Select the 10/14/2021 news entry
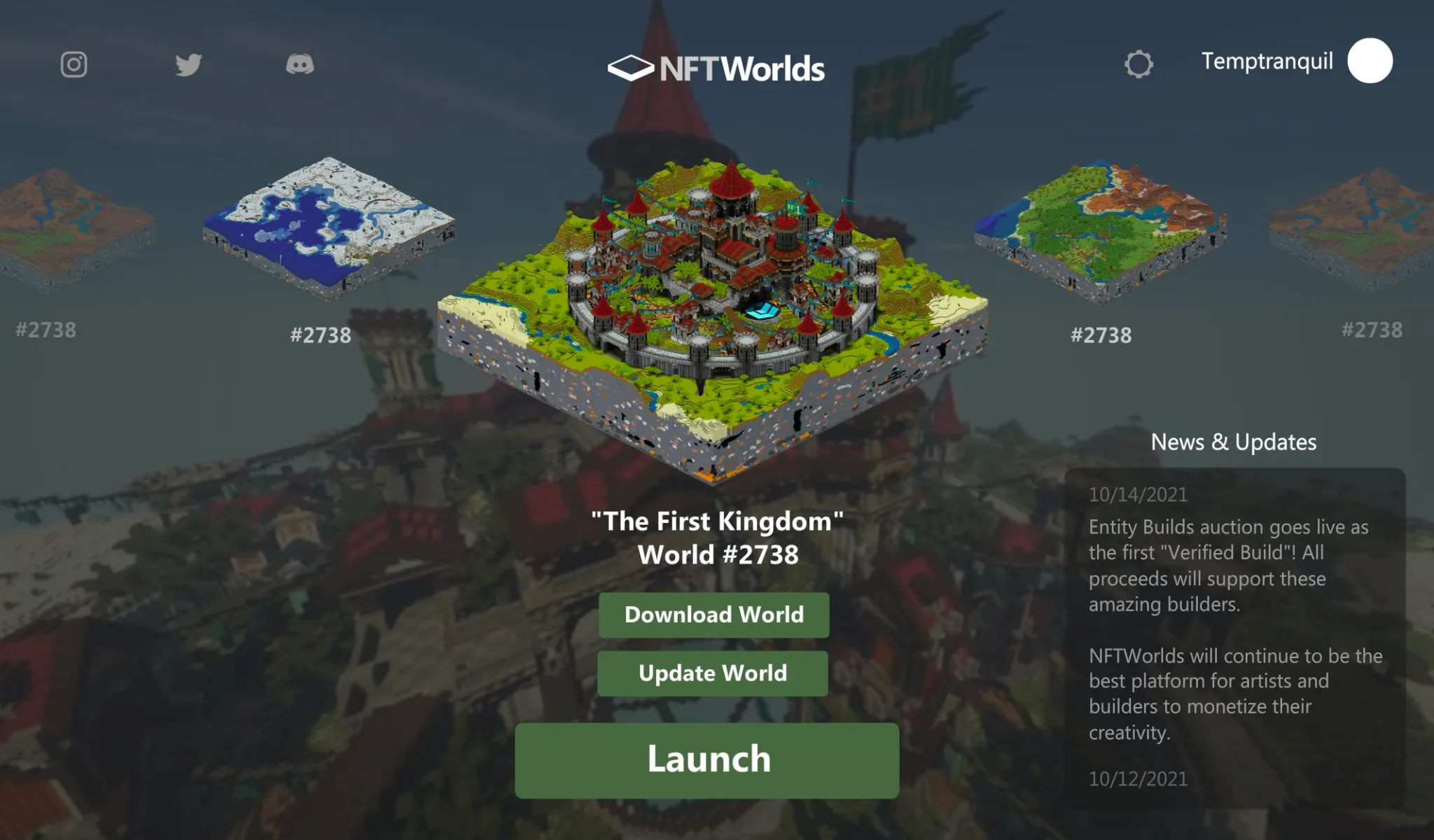Image resolution: width=1434 pixels, height=840 pixels. [x=1139, y=495]
